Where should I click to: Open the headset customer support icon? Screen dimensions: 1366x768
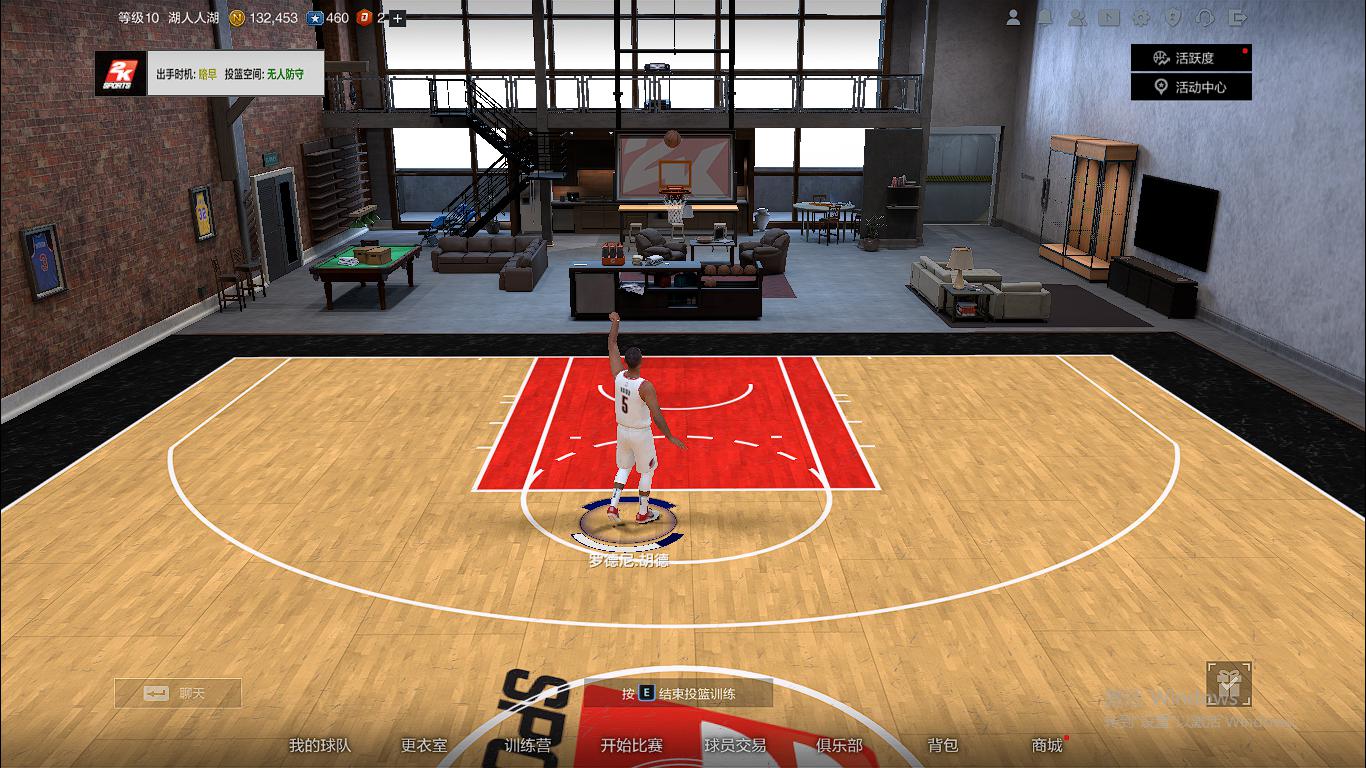tap(1205, 17)
